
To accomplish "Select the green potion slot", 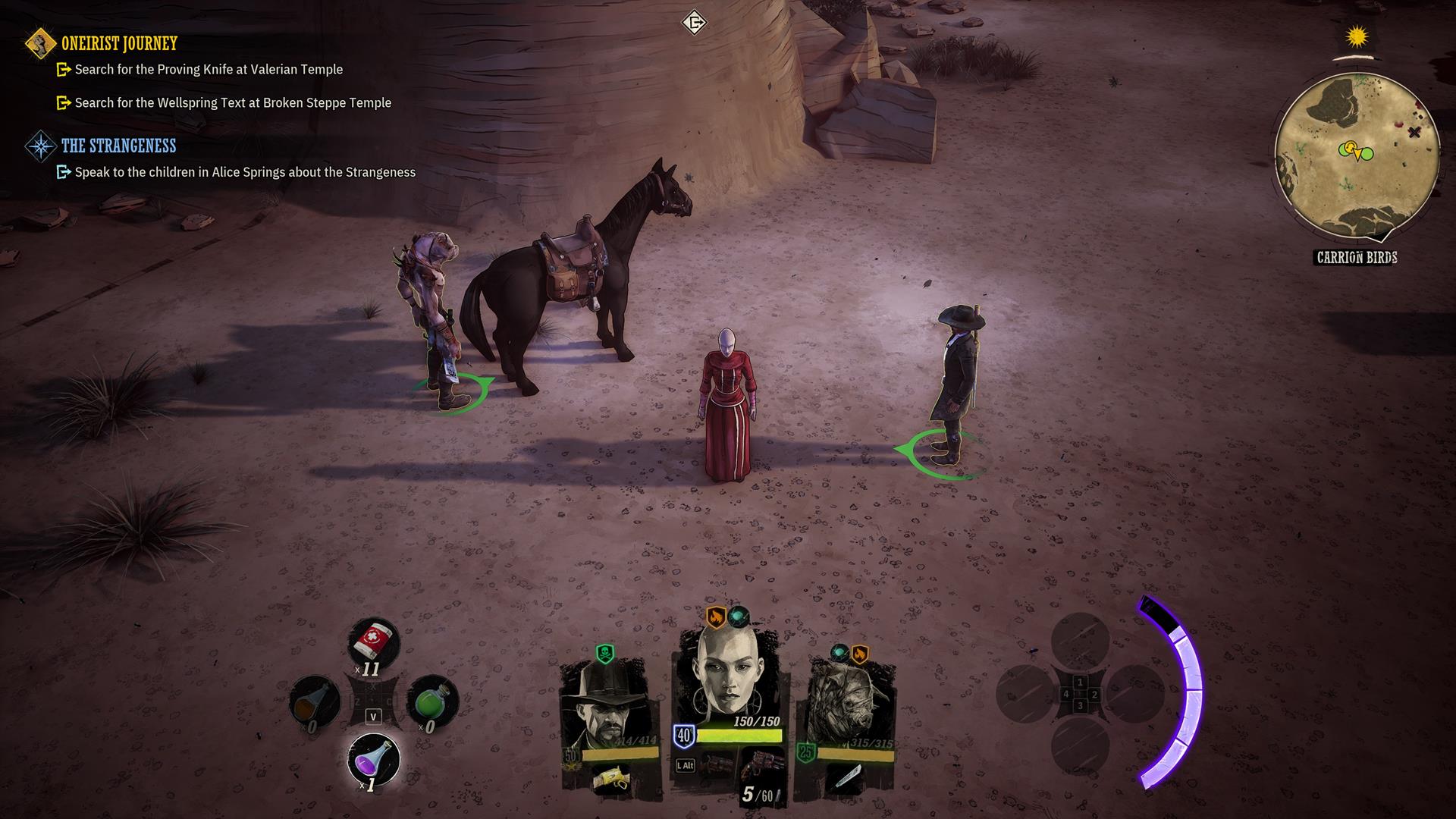I will point(431,701).
